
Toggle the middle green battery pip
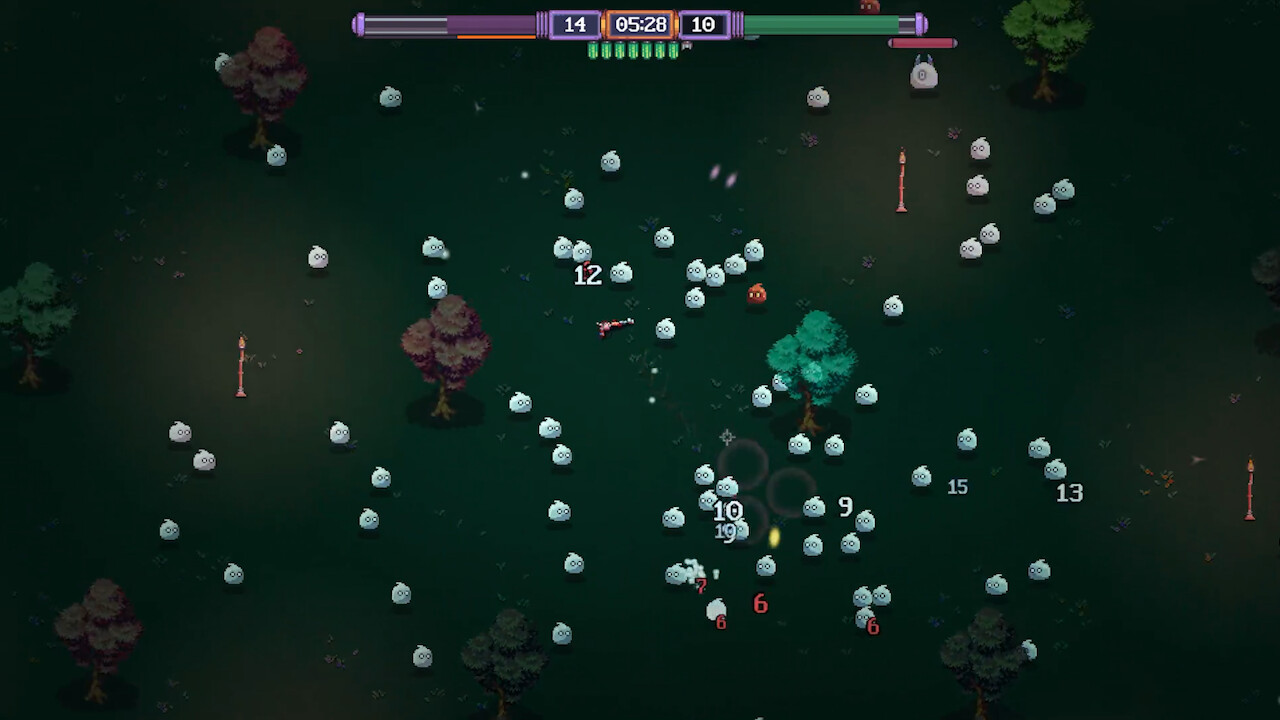pos(635,48)
